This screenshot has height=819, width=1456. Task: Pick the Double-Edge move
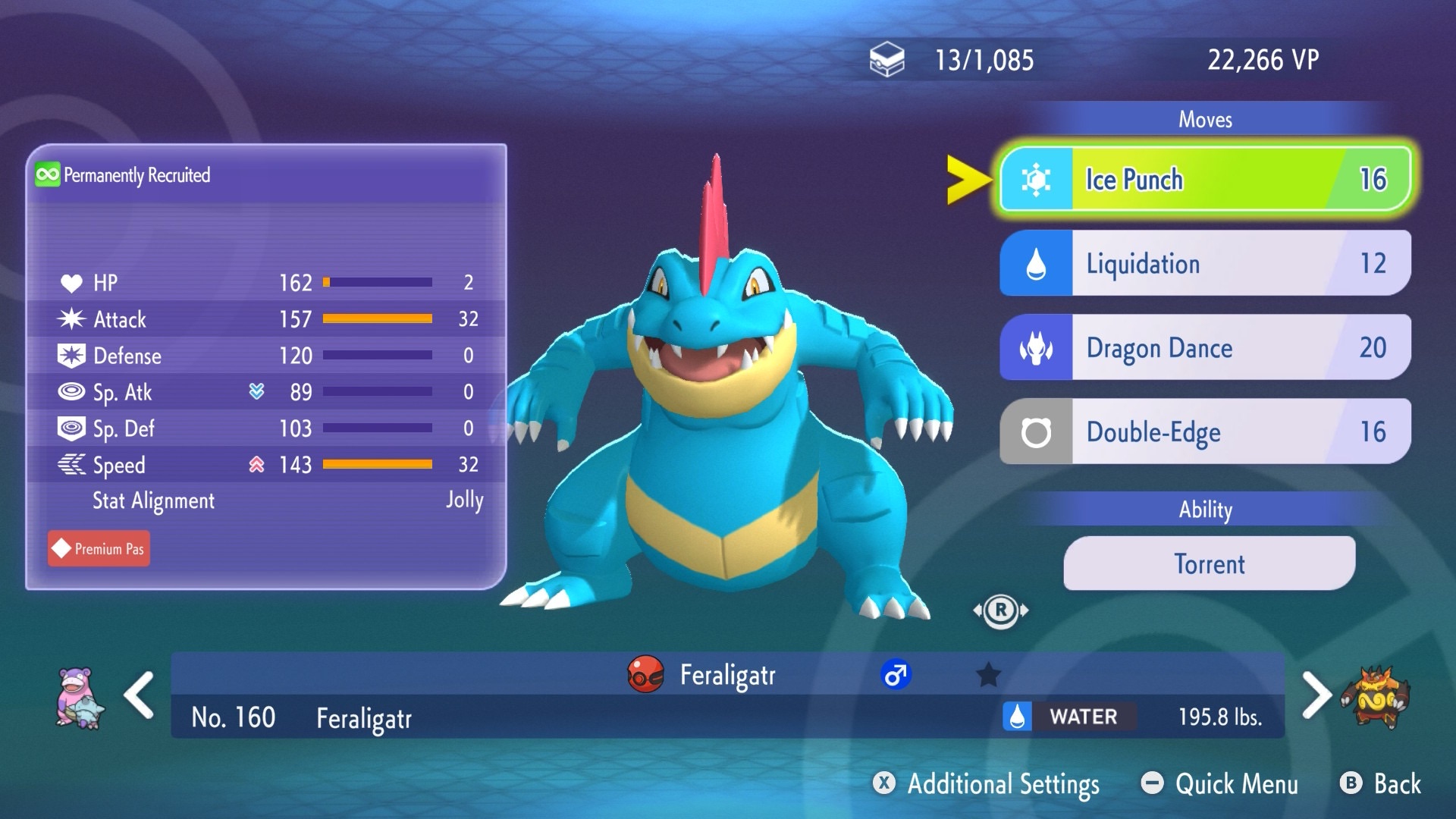[1205, 432]
